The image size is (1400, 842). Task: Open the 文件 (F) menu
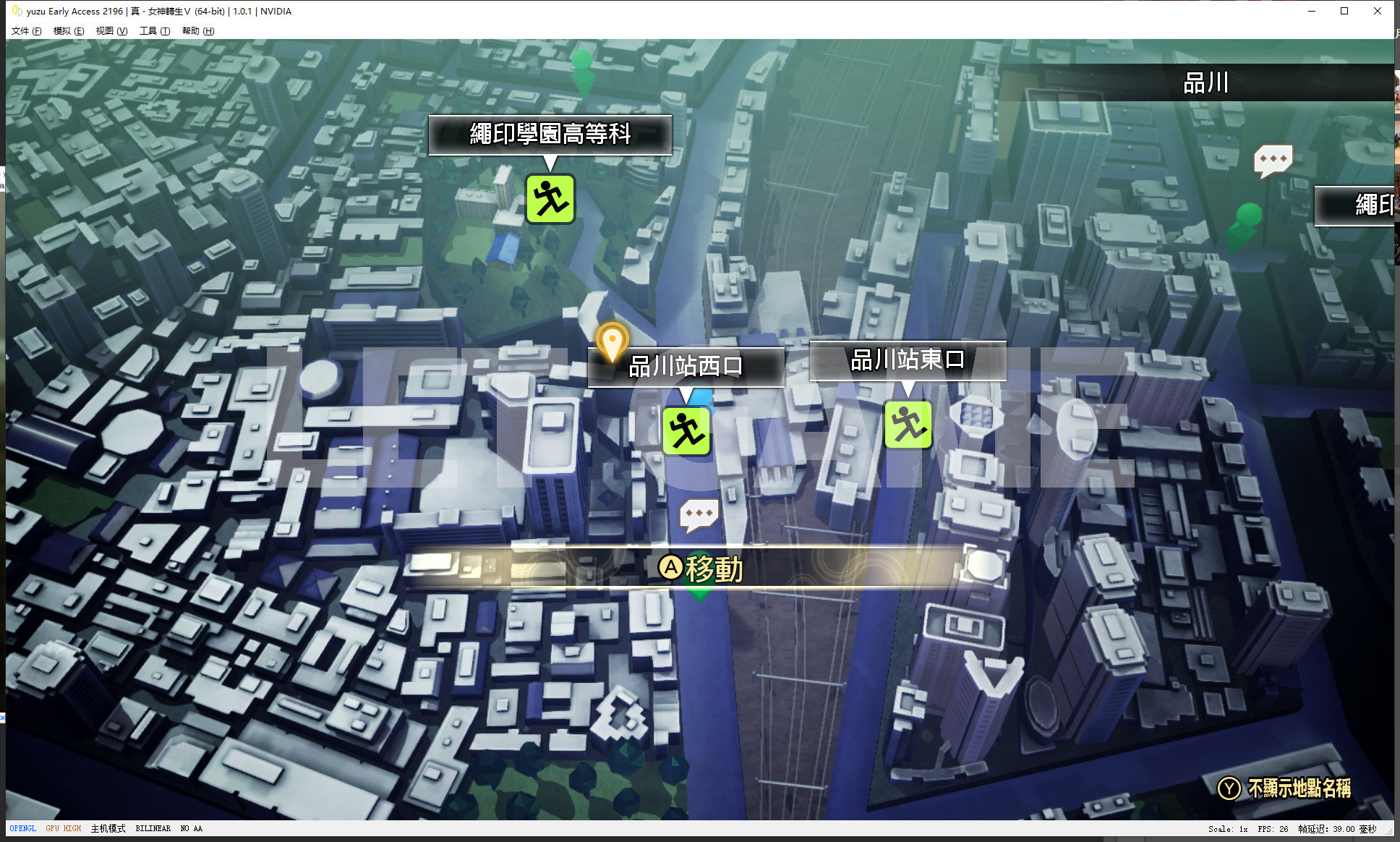(x=26, y=31)
